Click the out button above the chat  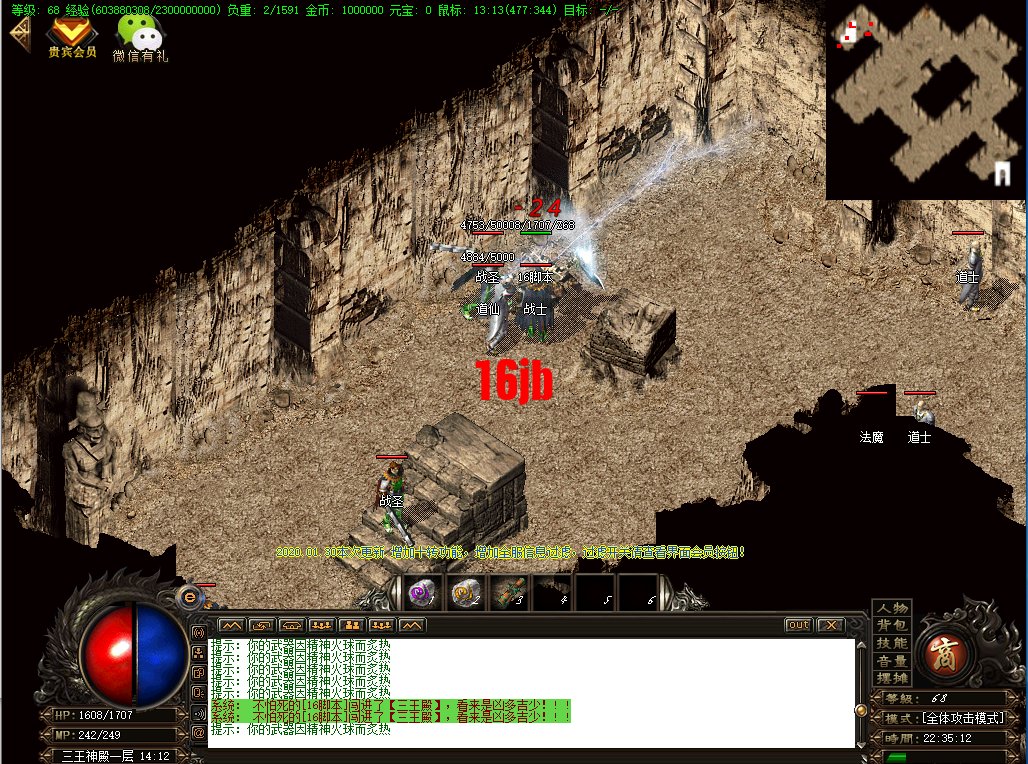pos(798,625)
